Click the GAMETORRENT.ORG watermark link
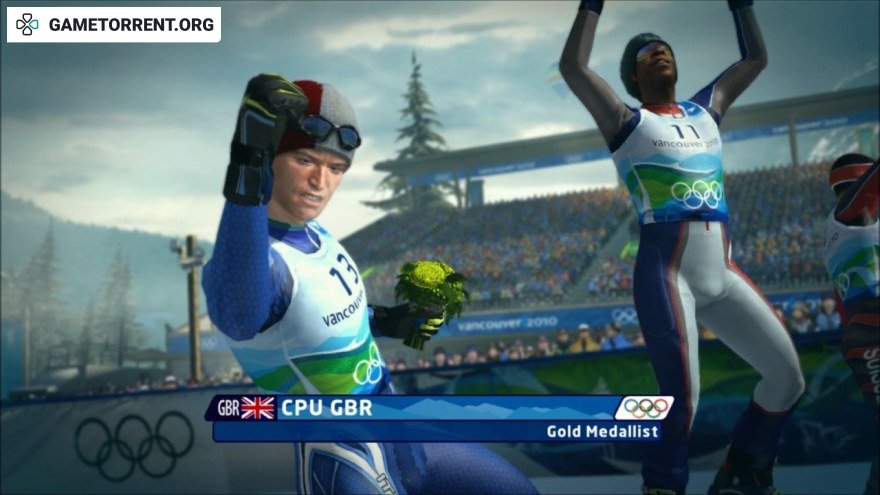The height and width of the screenshot is (495, 880). point(114,24)
